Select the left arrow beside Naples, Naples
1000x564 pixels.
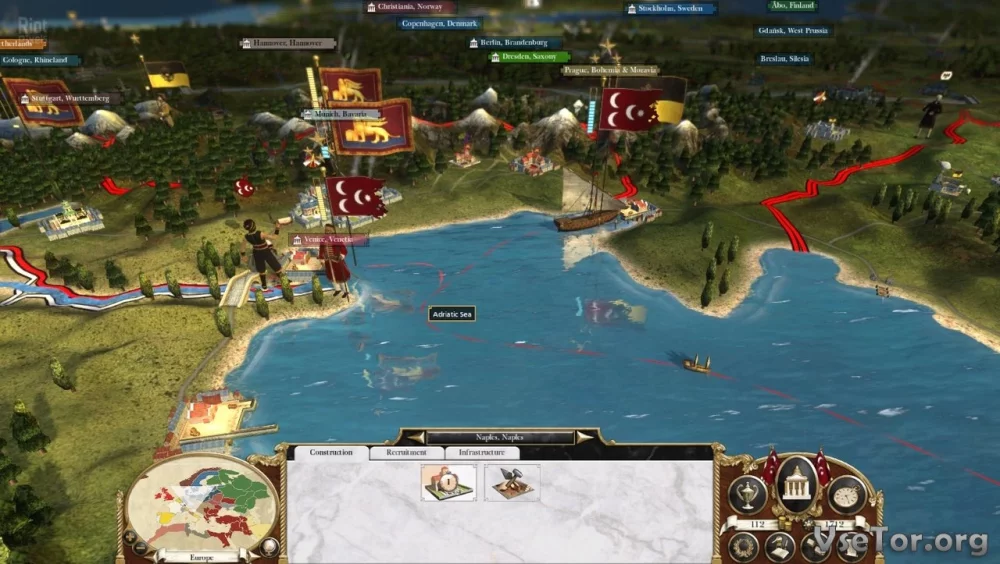pos(410,437)
